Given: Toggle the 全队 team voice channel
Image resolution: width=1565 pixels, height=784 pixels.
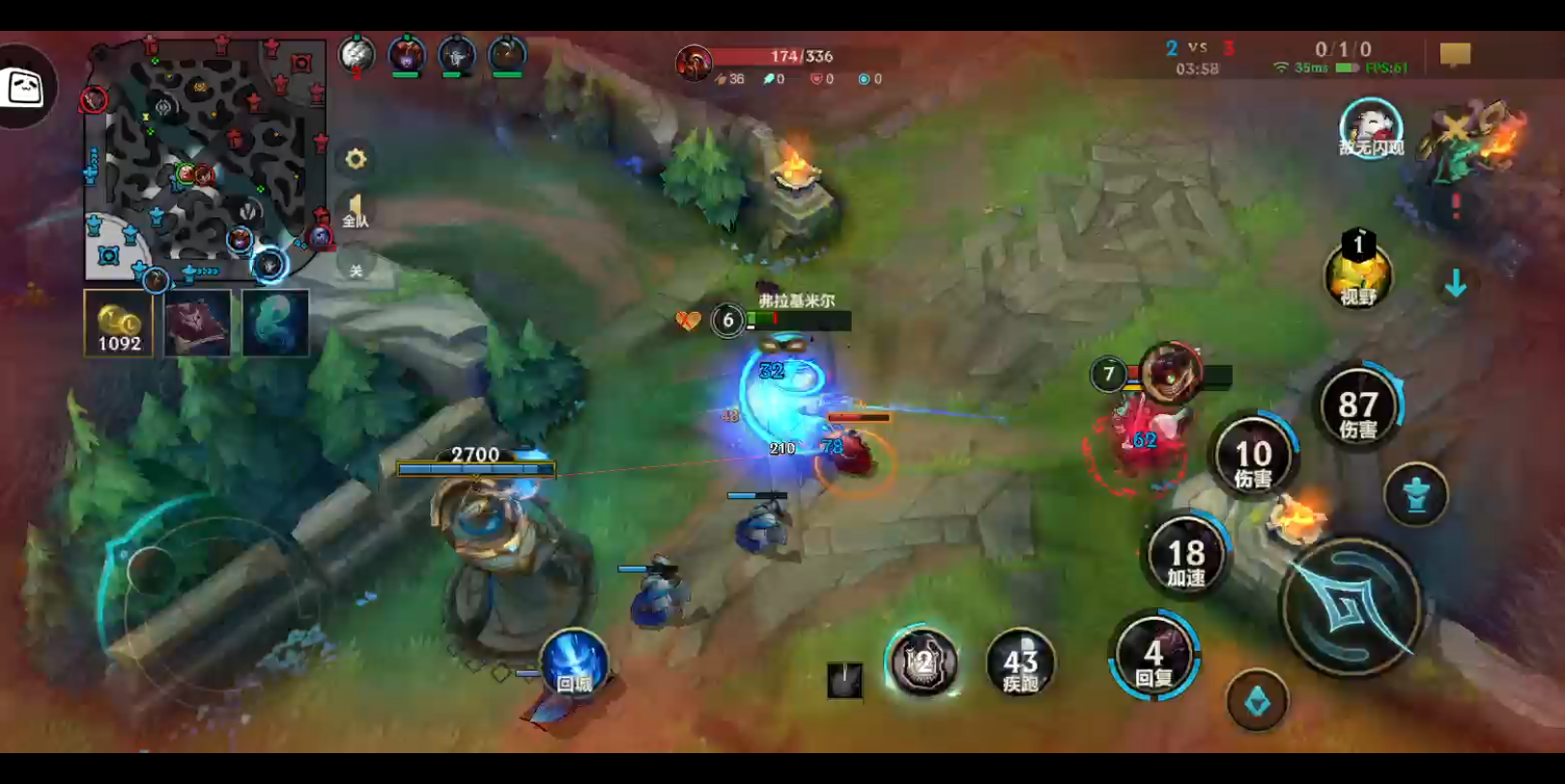Looking at the screenshot, I should pos(356,210).
